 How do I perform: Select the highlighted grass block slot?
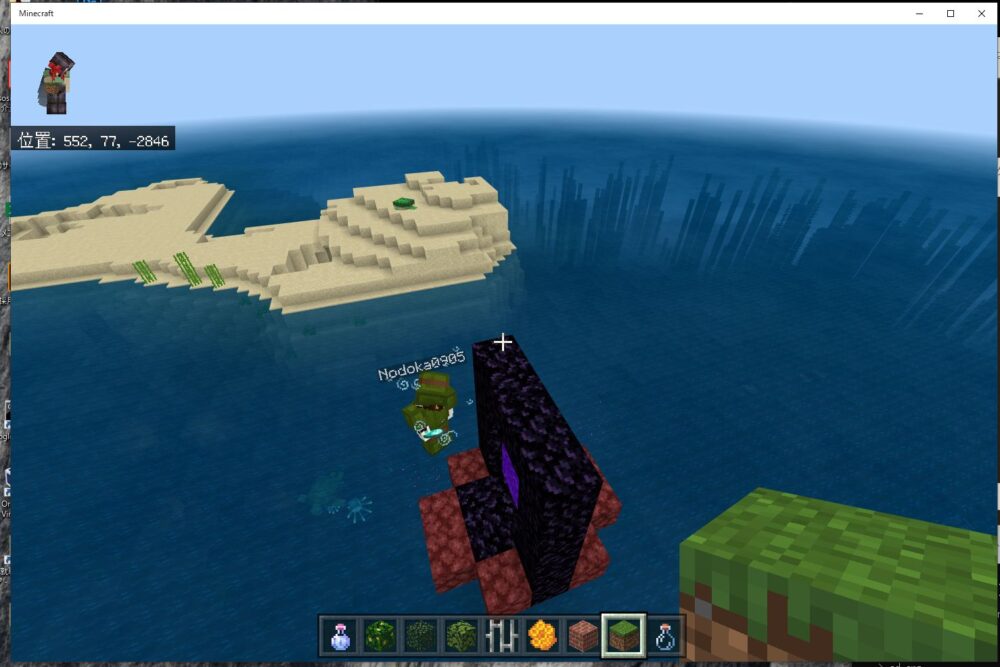coord(623,635)
